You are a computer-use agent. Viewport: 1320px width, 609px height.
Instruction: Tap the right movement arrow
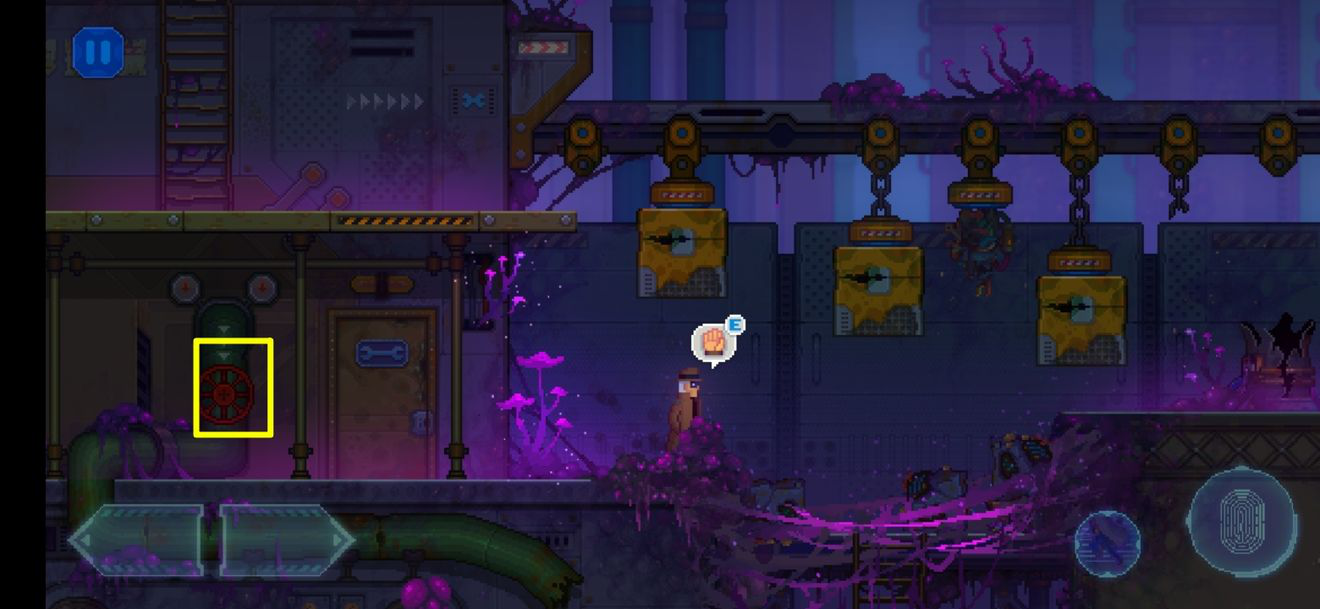pos(285,541)
